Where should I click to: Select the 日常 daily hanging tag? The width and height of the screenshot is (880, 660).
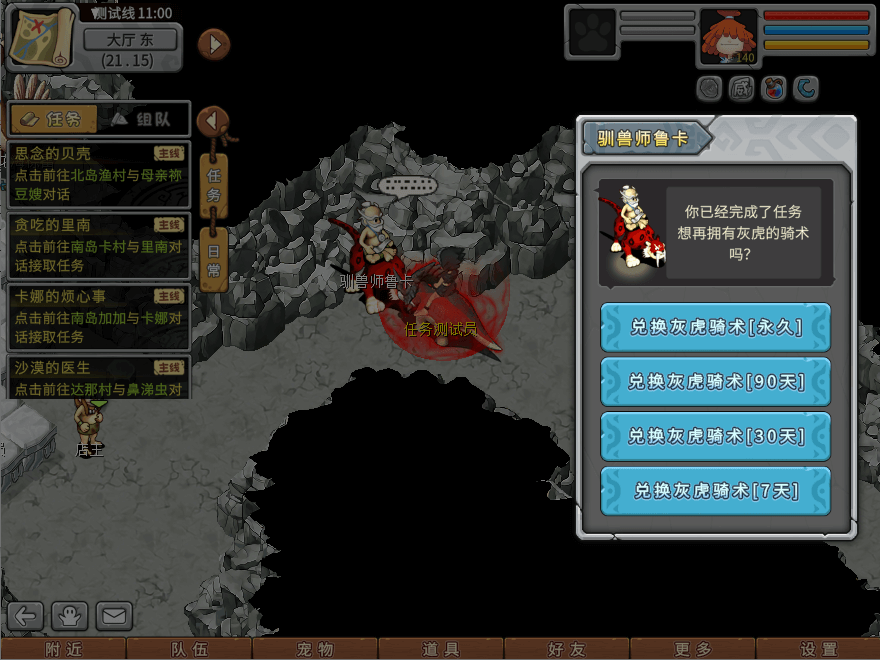(213, 258)
